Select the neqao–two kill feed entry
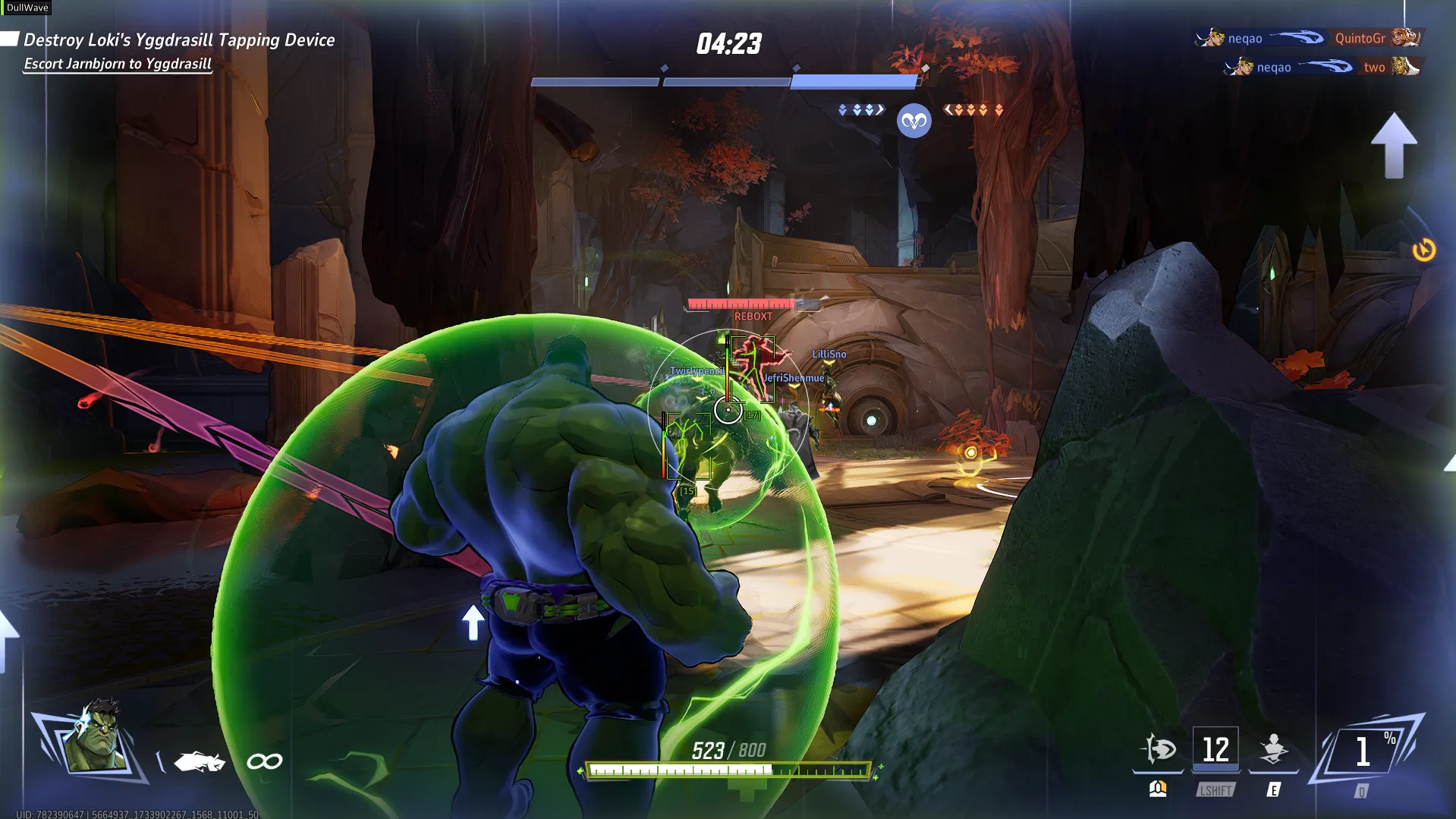The image size is (1456, 819). point(1322,68)
